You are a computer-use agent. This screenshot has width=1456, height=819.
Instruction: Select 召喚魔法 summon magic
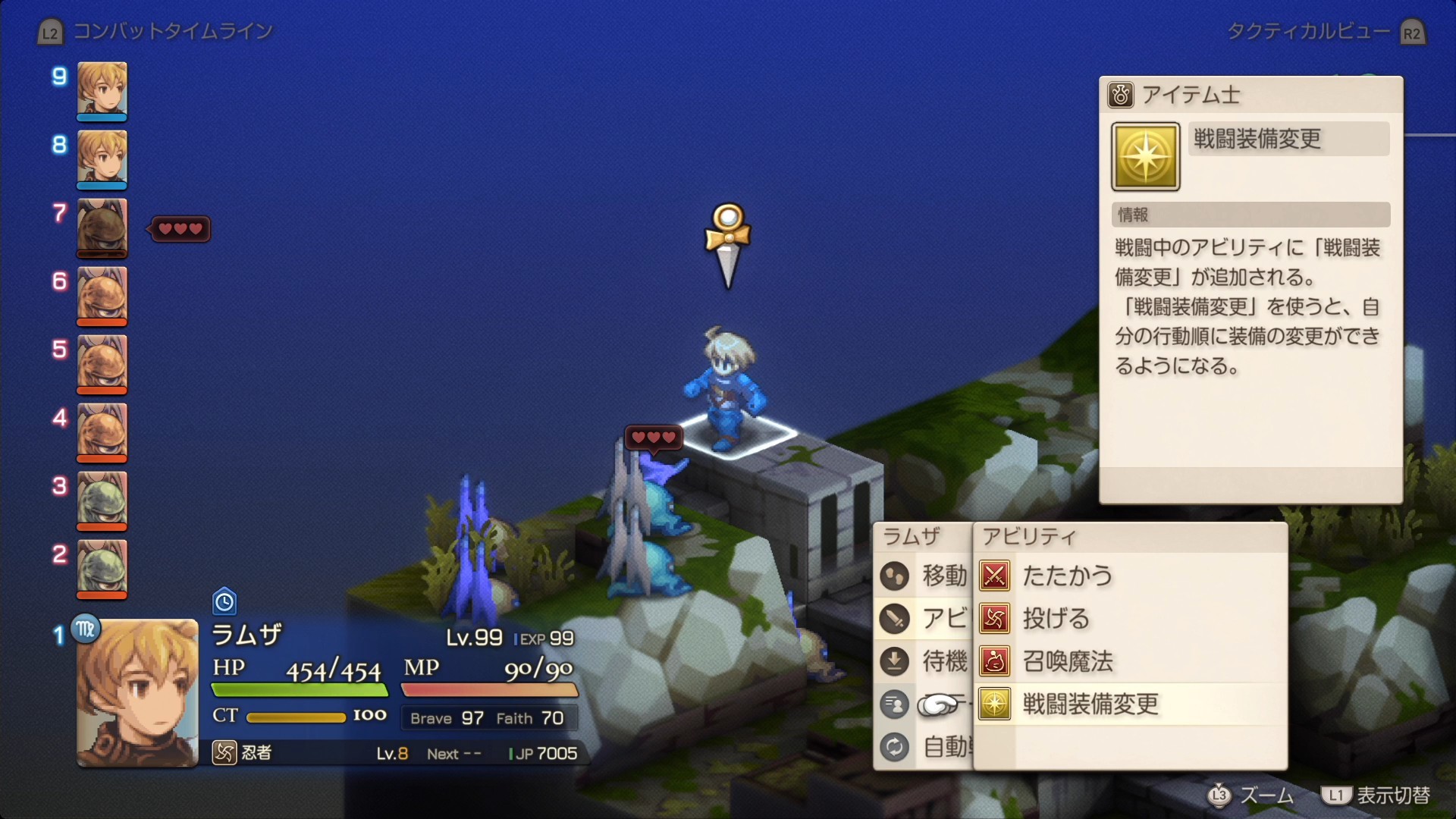tap(1067, 661)
